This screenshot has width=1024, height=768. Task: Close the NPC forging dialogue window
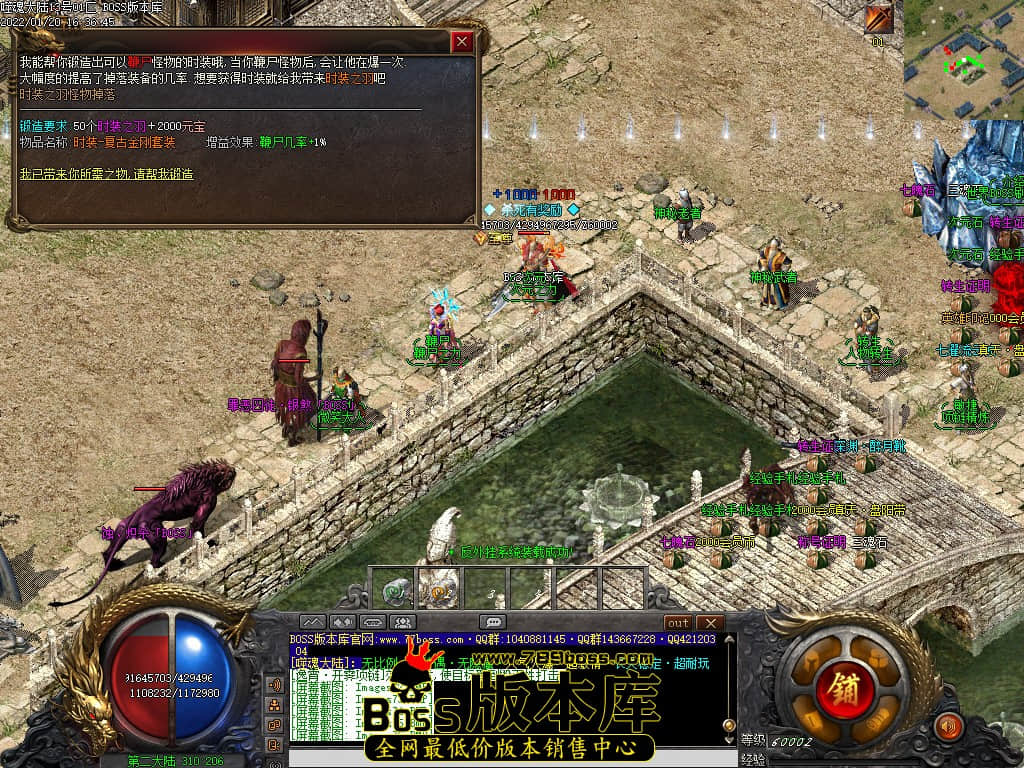point(462,42)
